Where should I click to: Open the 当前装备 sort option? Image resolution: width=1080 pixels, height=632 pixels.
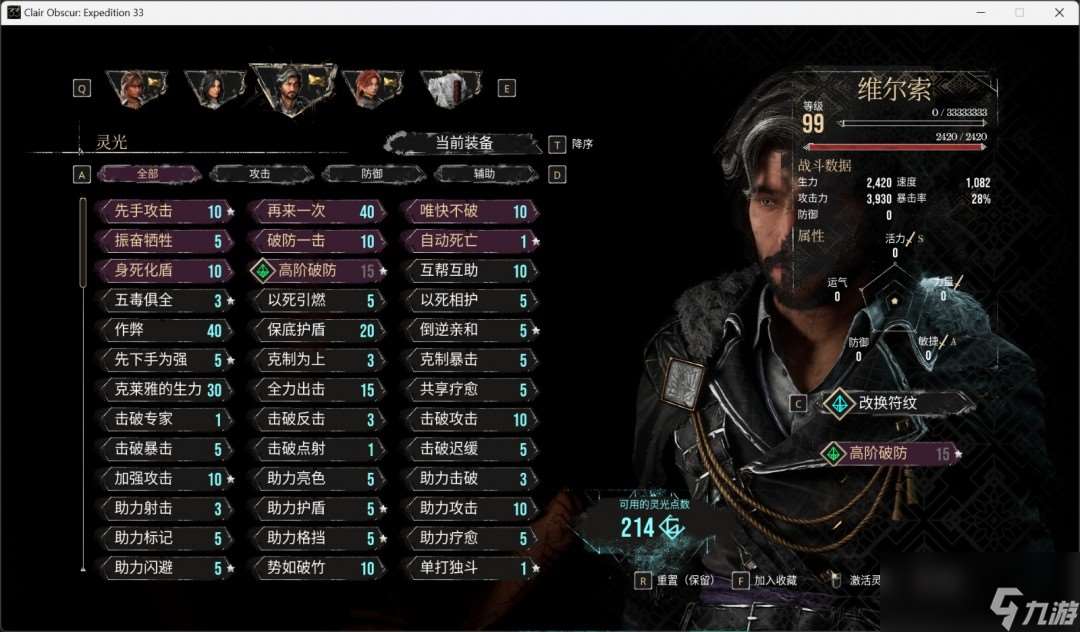(x=464, y=143)
